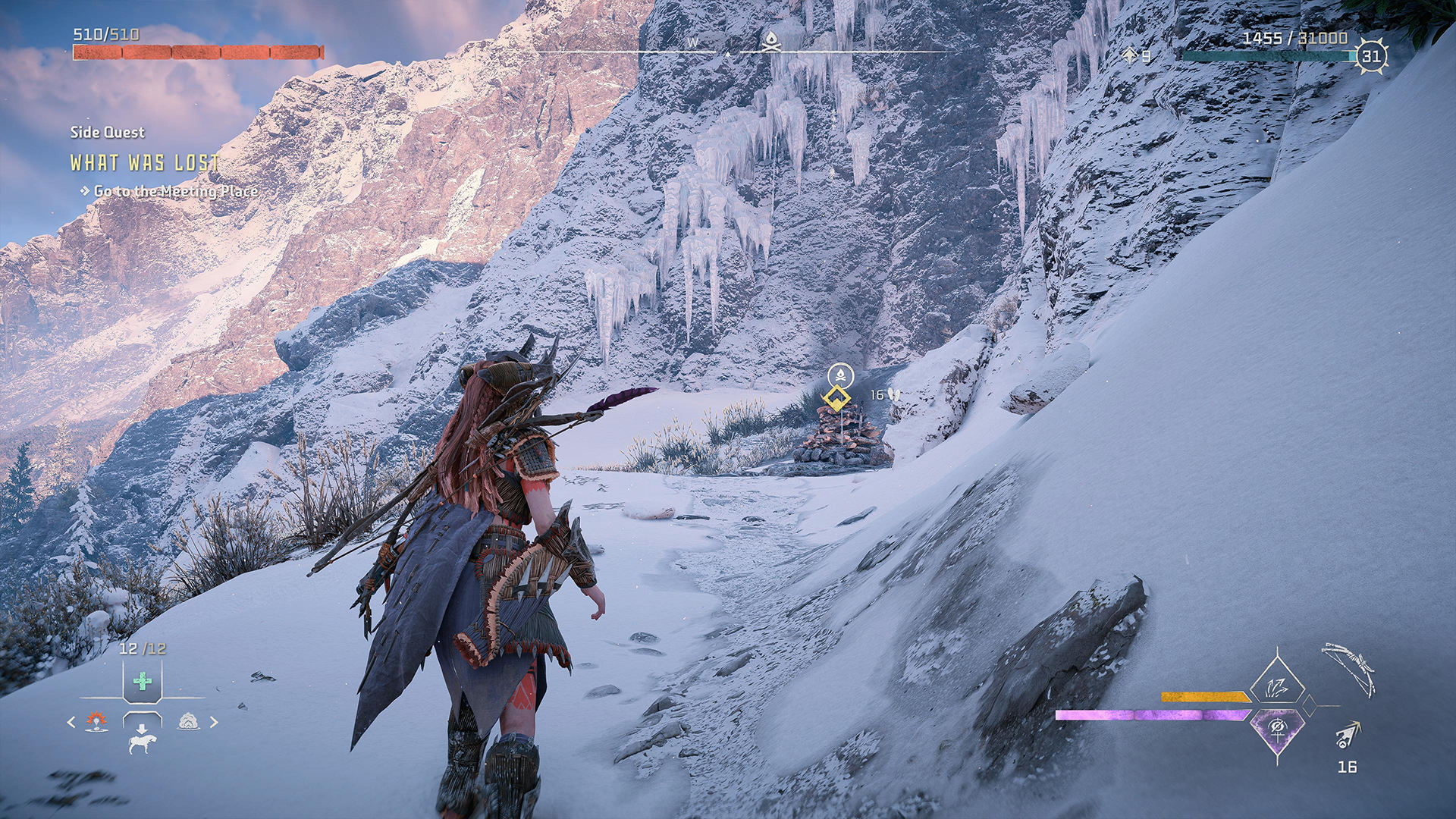Screen dimensions: 1456x819
Task: Select the smoke bomb tool
Action: (189, 721)
